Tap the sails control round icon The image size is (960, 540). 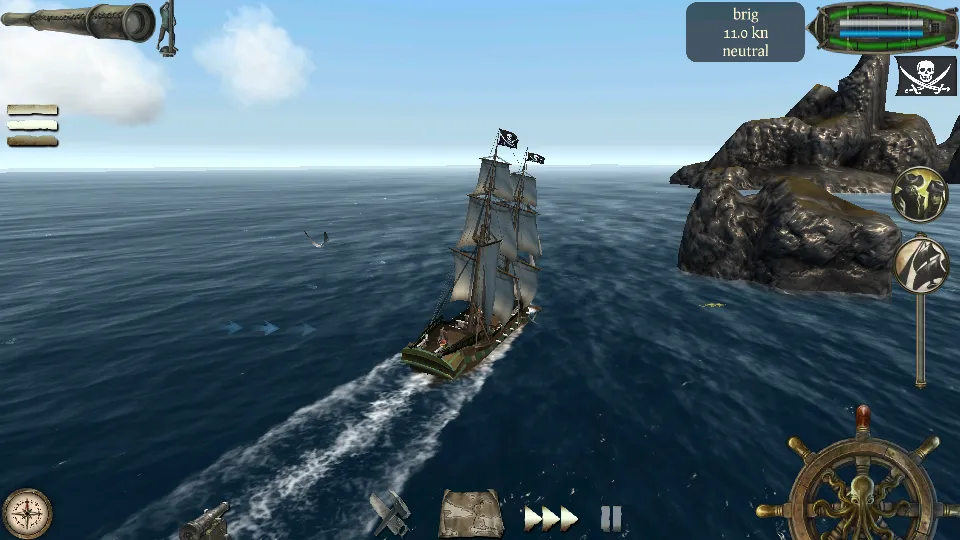(x=920, y=263)
